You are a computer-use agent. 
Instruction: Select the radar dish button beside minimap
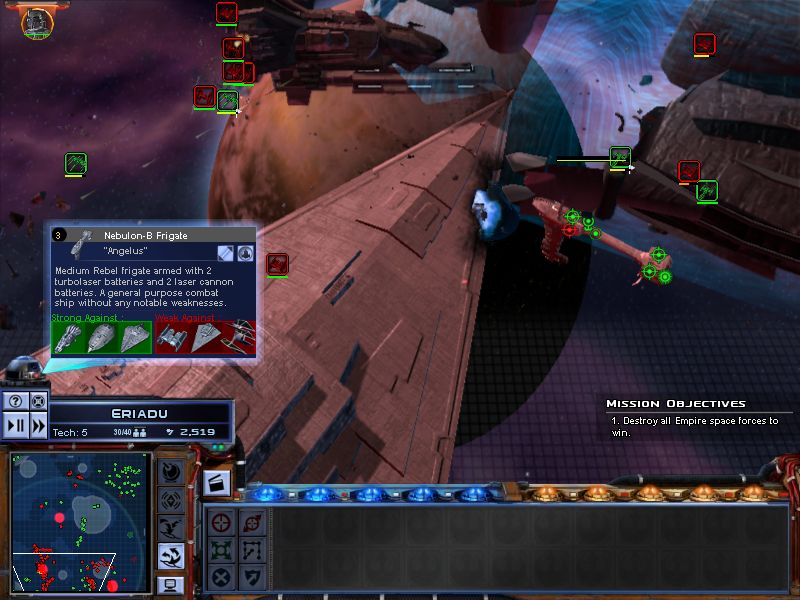click(x=170, y=471)
